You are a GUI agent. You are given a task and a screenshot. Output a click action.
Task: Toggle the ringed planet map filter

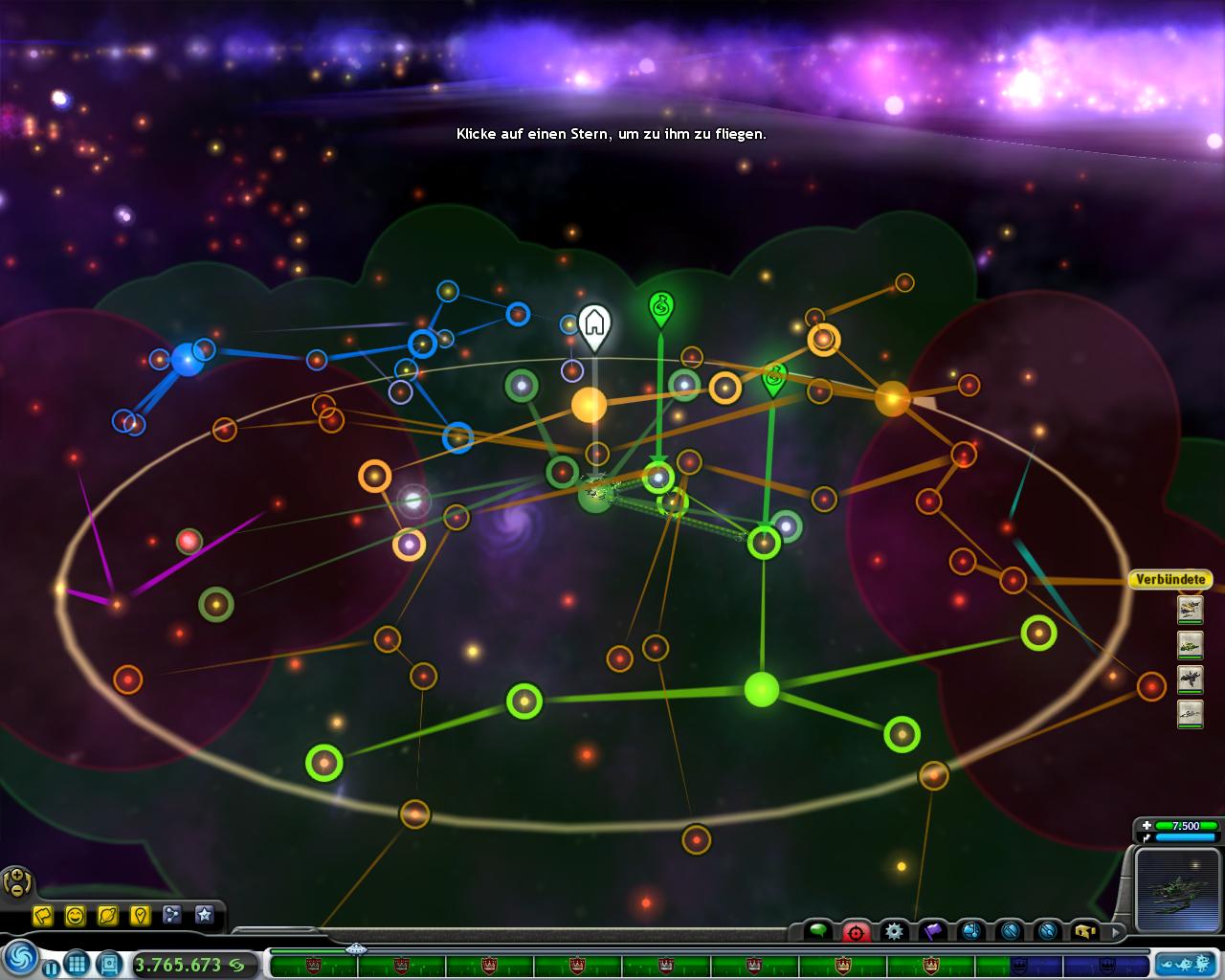tap(107, 916)
